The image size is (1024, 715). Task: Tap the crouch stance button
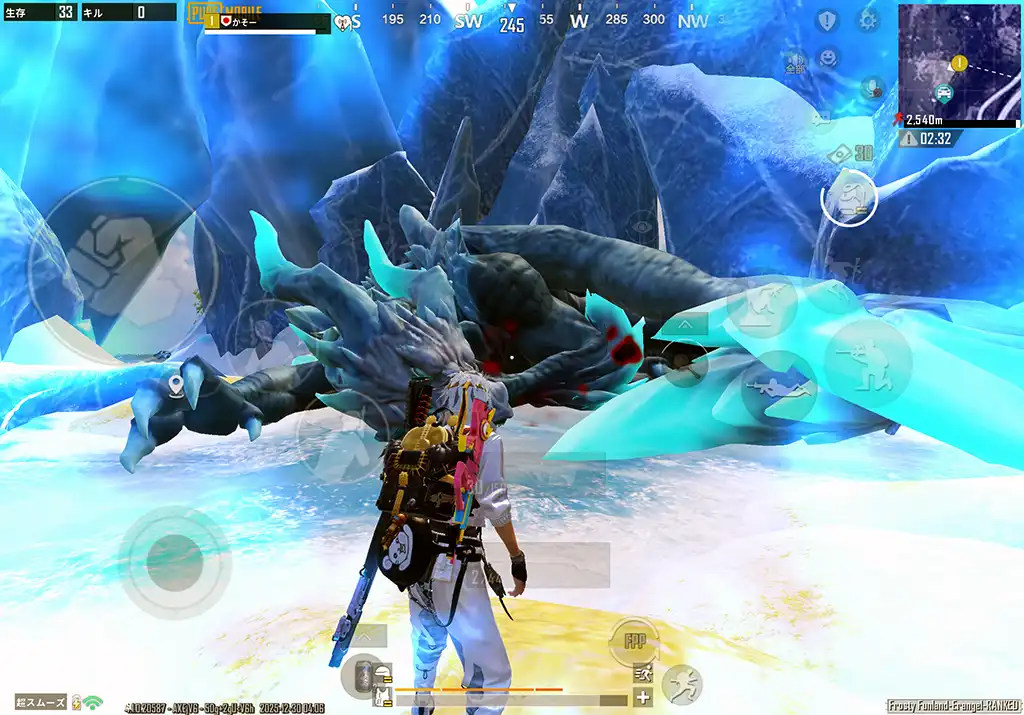click(867, 362)
